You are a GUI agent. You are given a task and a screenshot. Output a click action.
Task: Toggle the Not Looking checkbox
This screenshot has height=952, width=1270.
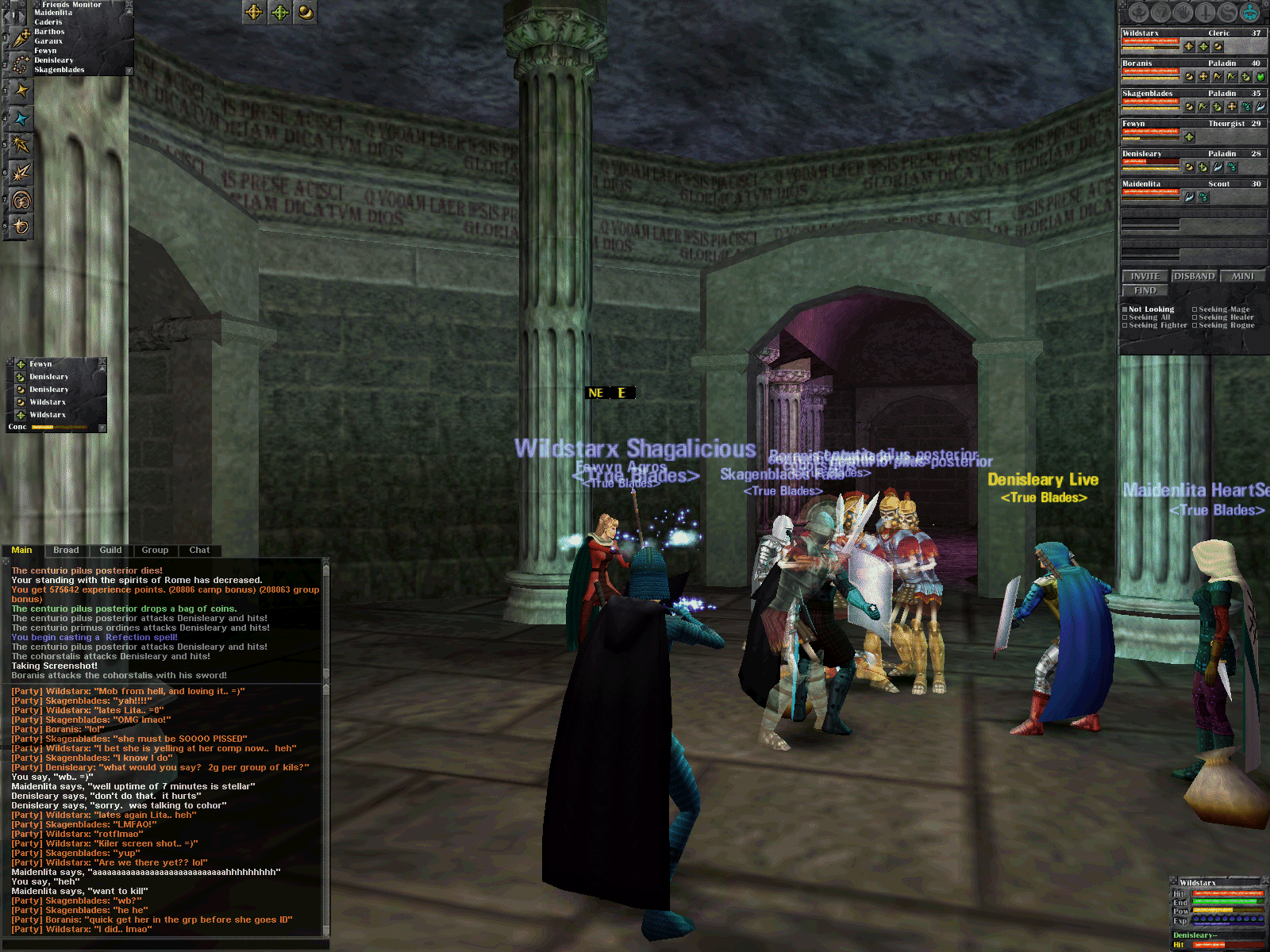(x=1125, y=309)
